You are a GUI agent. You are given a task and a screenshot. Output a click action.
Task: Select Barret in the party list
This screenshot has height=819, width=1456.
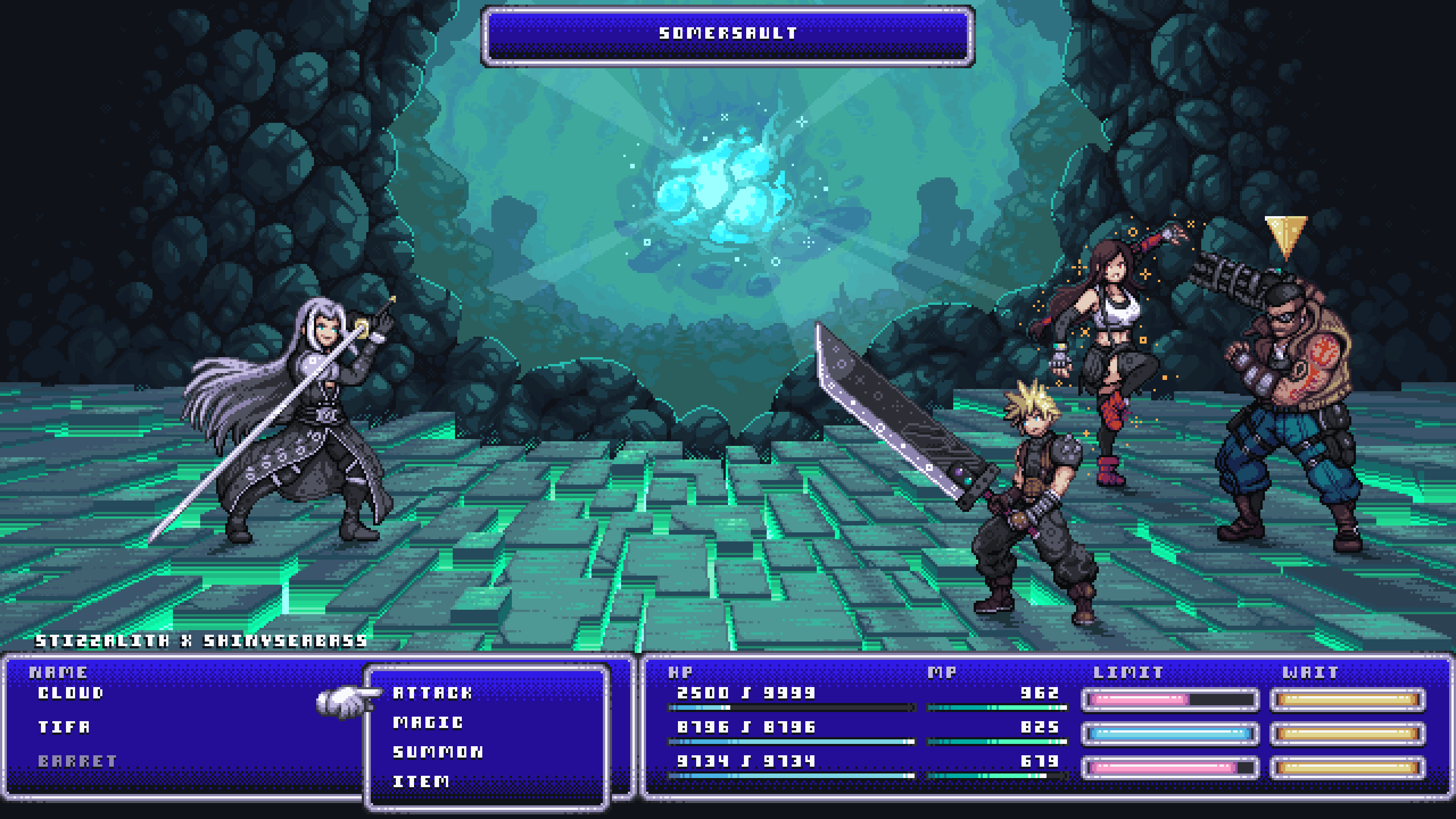[x=78, y=761]
